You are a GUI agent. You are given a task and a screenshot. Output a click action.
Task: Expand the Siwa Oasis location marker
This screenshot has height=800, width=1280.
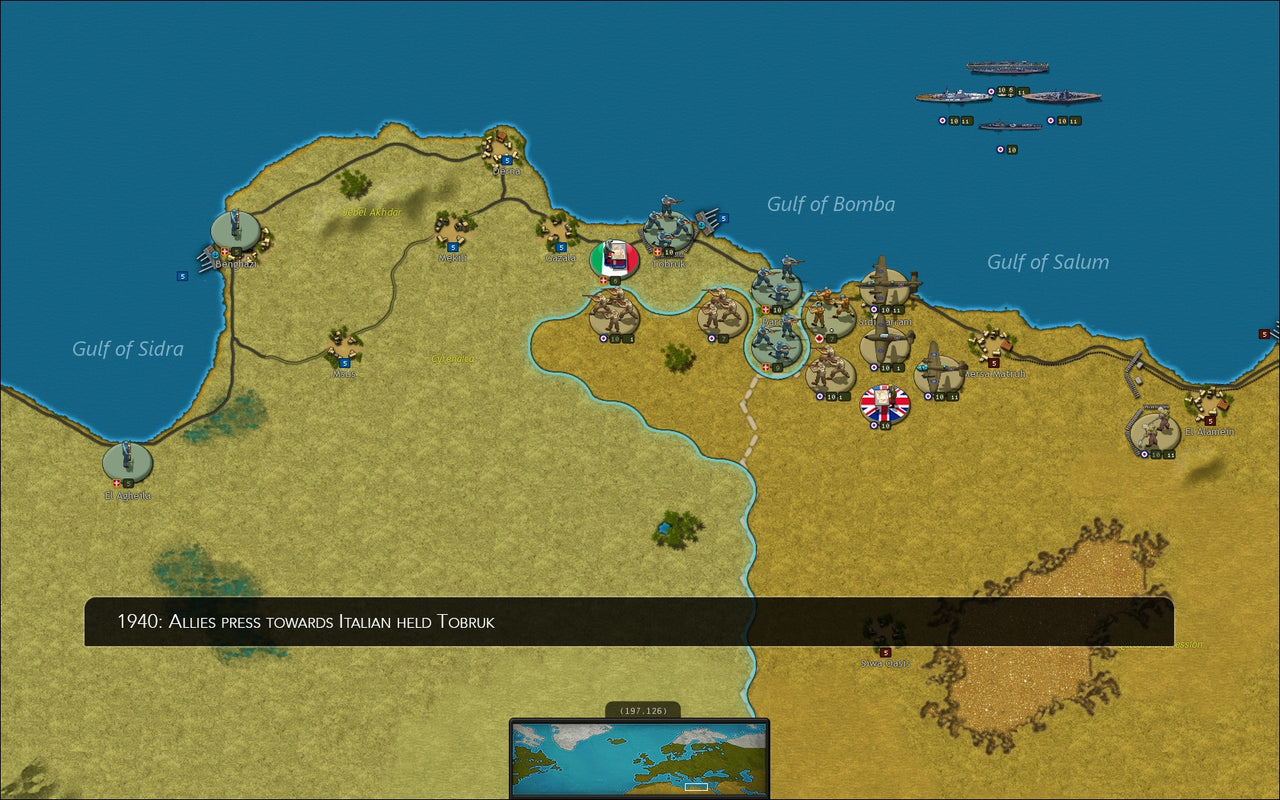(884, 652)
